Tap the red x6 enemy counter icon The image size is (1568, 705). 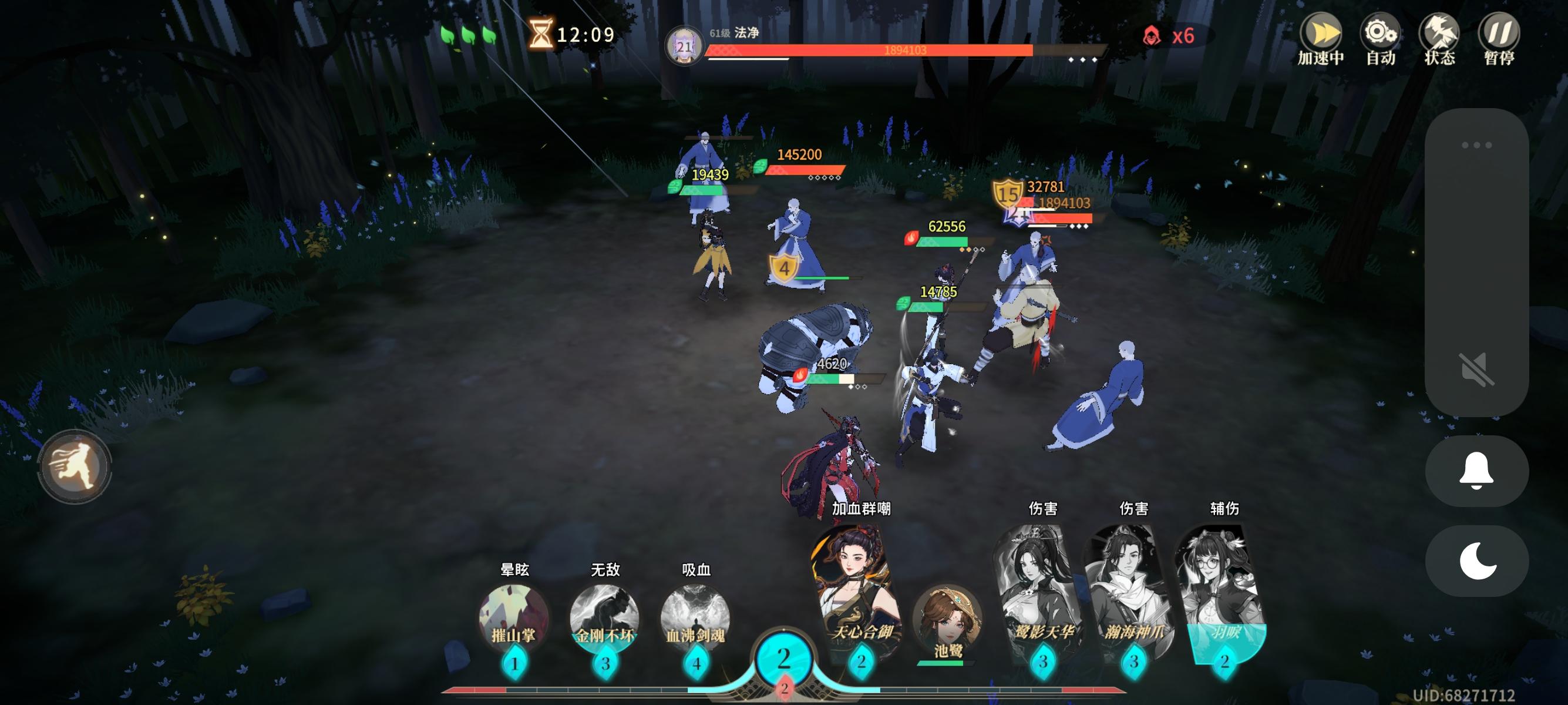click(x=1152, y=36)
